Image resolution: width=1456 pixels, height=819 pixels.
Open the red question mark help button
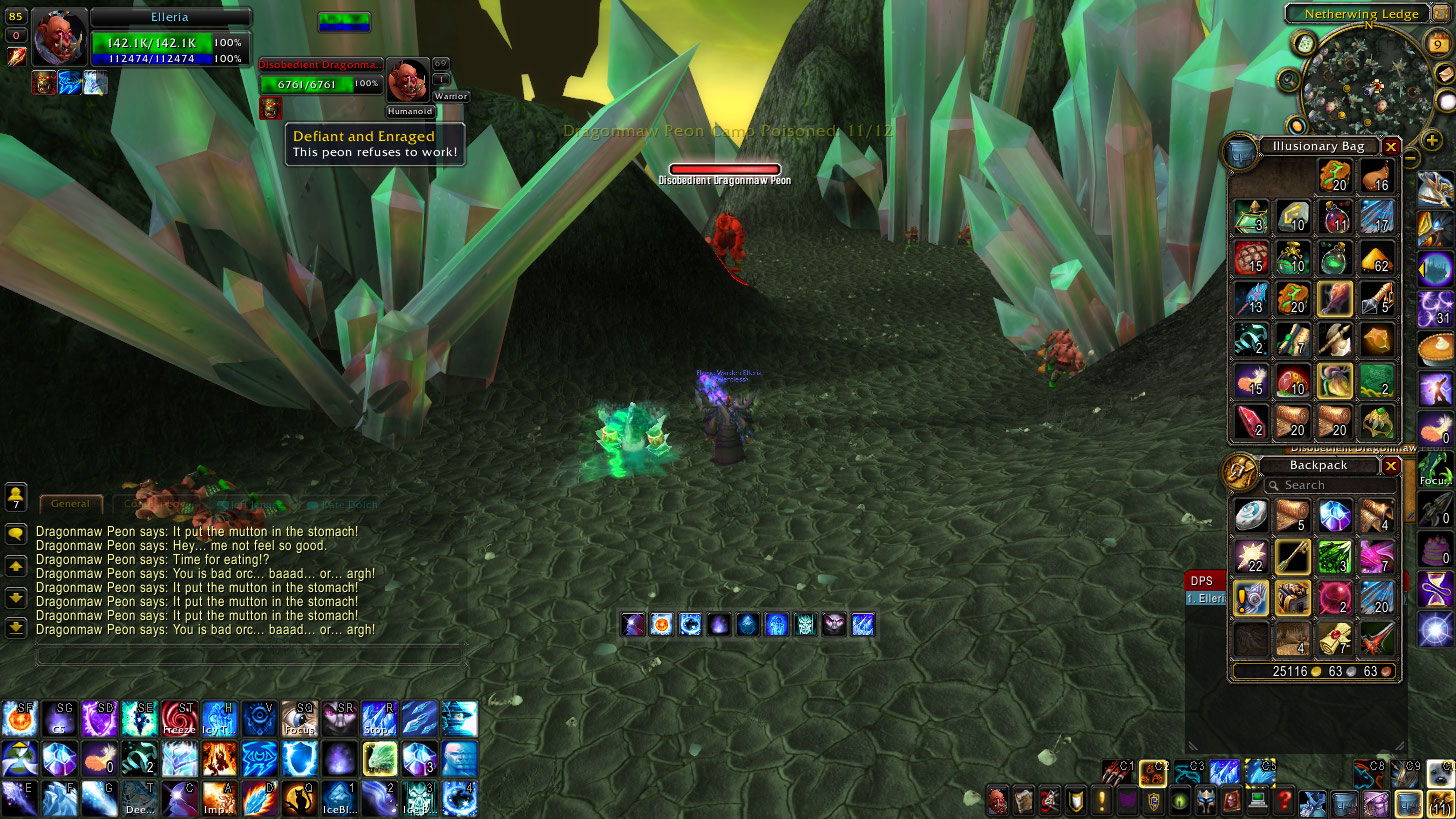tap(1284, 800)
